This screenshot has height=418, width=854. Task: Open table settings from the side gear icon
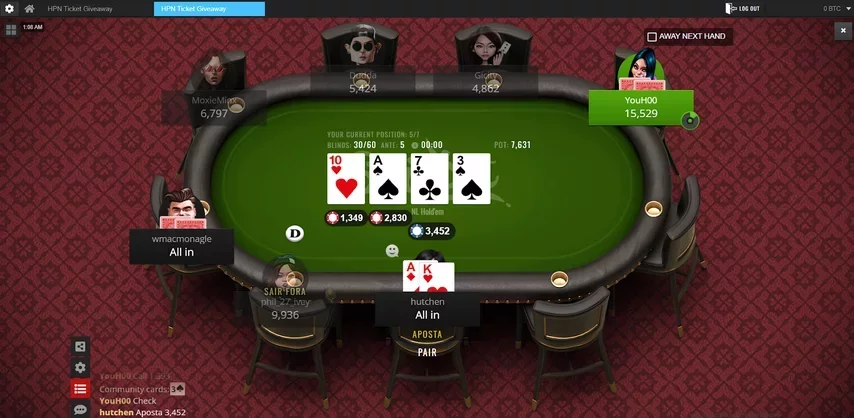pyautogui.click(x=80, y=368)
